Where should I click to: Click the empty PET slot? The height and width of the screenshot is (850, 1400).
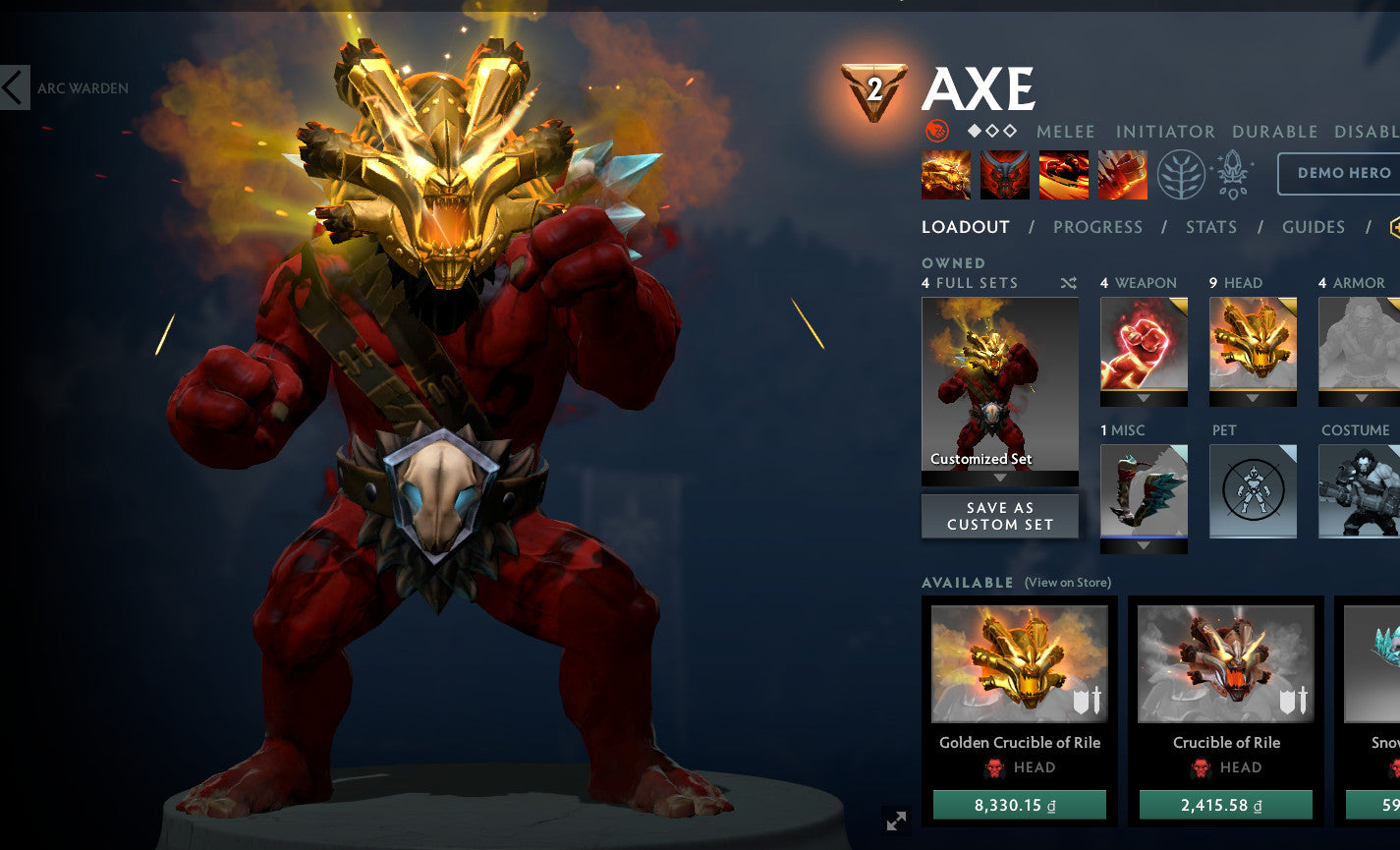tap(1253, 491)
